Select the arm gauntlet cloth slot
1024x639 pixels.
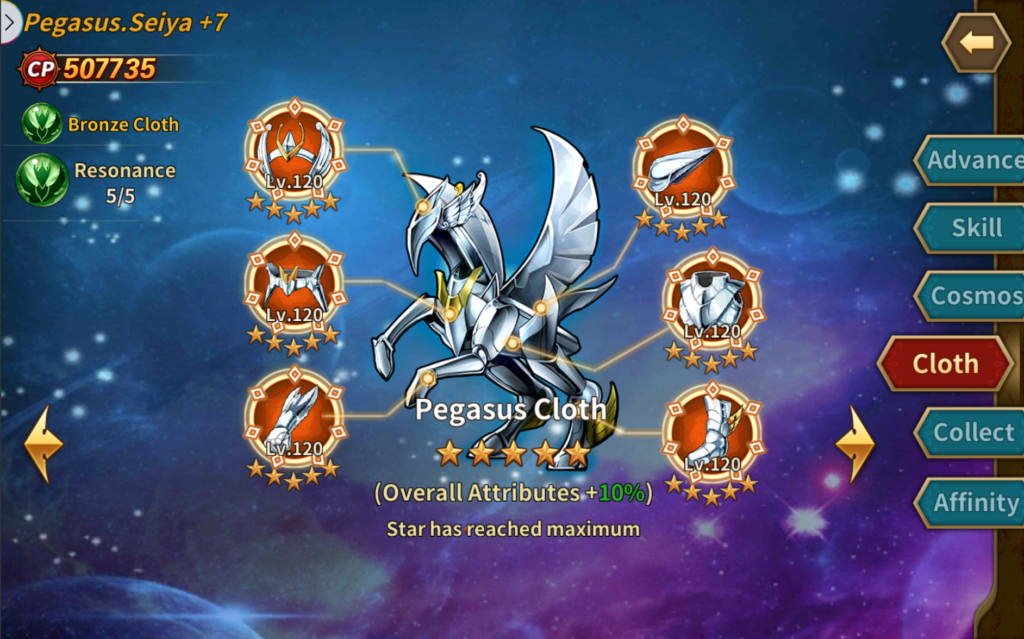294,418
